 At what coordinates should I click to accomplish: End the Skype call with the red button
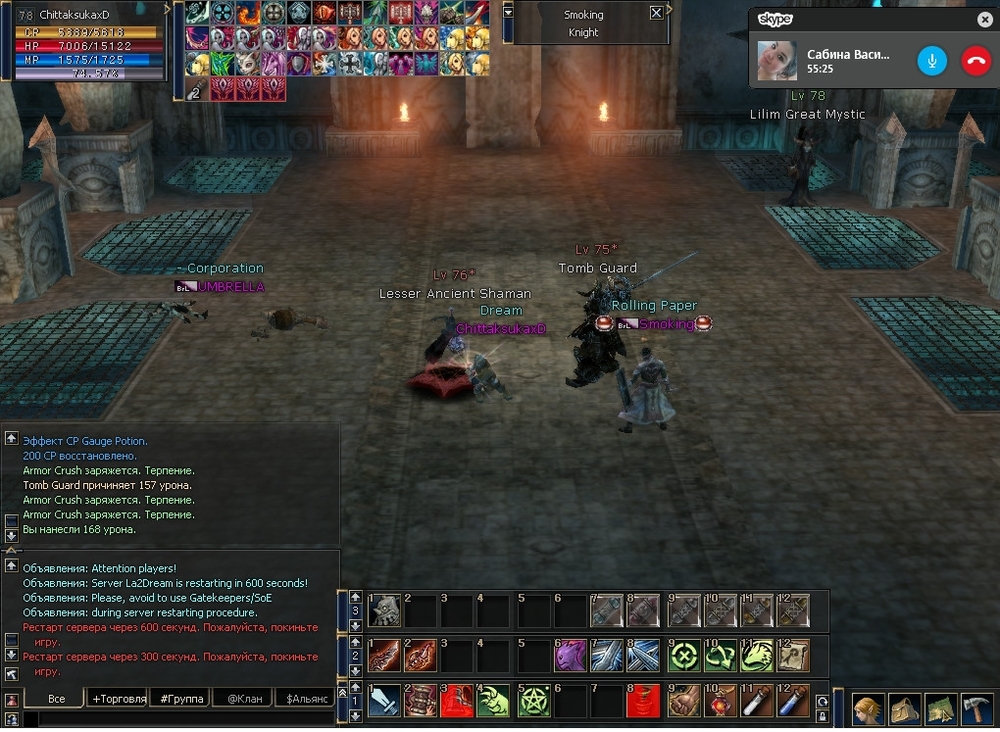975,61
